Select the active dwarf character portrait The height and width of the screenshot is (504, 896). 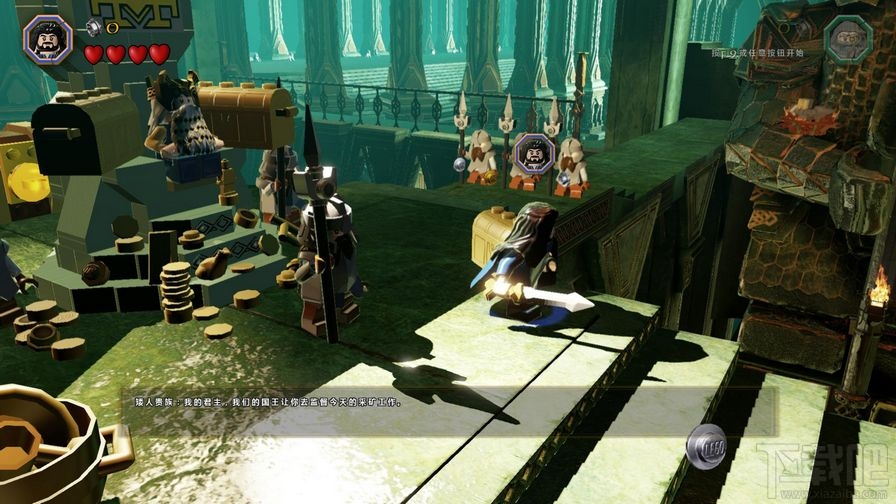(47, 39)
